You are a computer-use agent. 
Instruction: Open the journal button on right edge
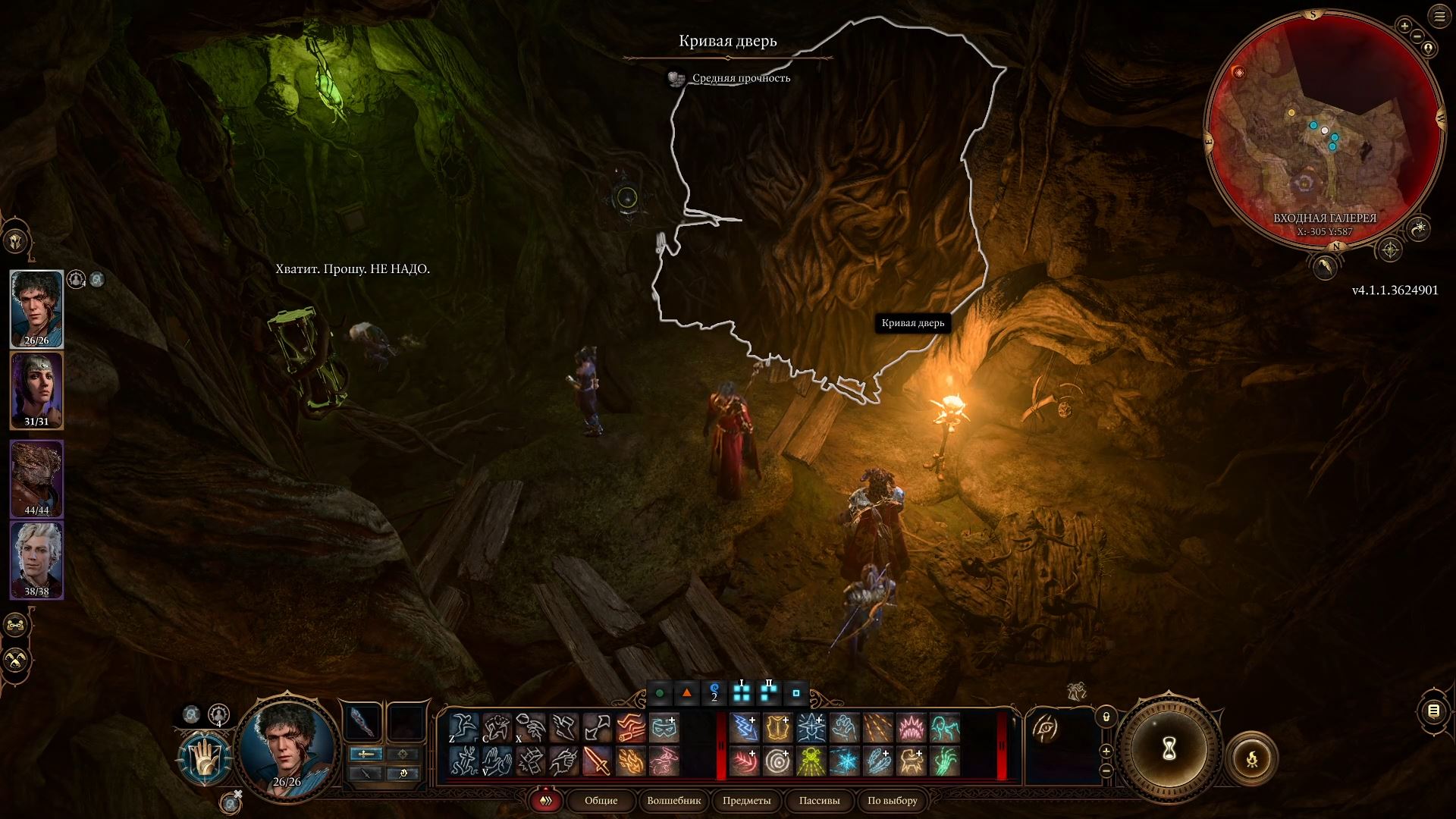pyautogui.click(x=1433, y=711)
